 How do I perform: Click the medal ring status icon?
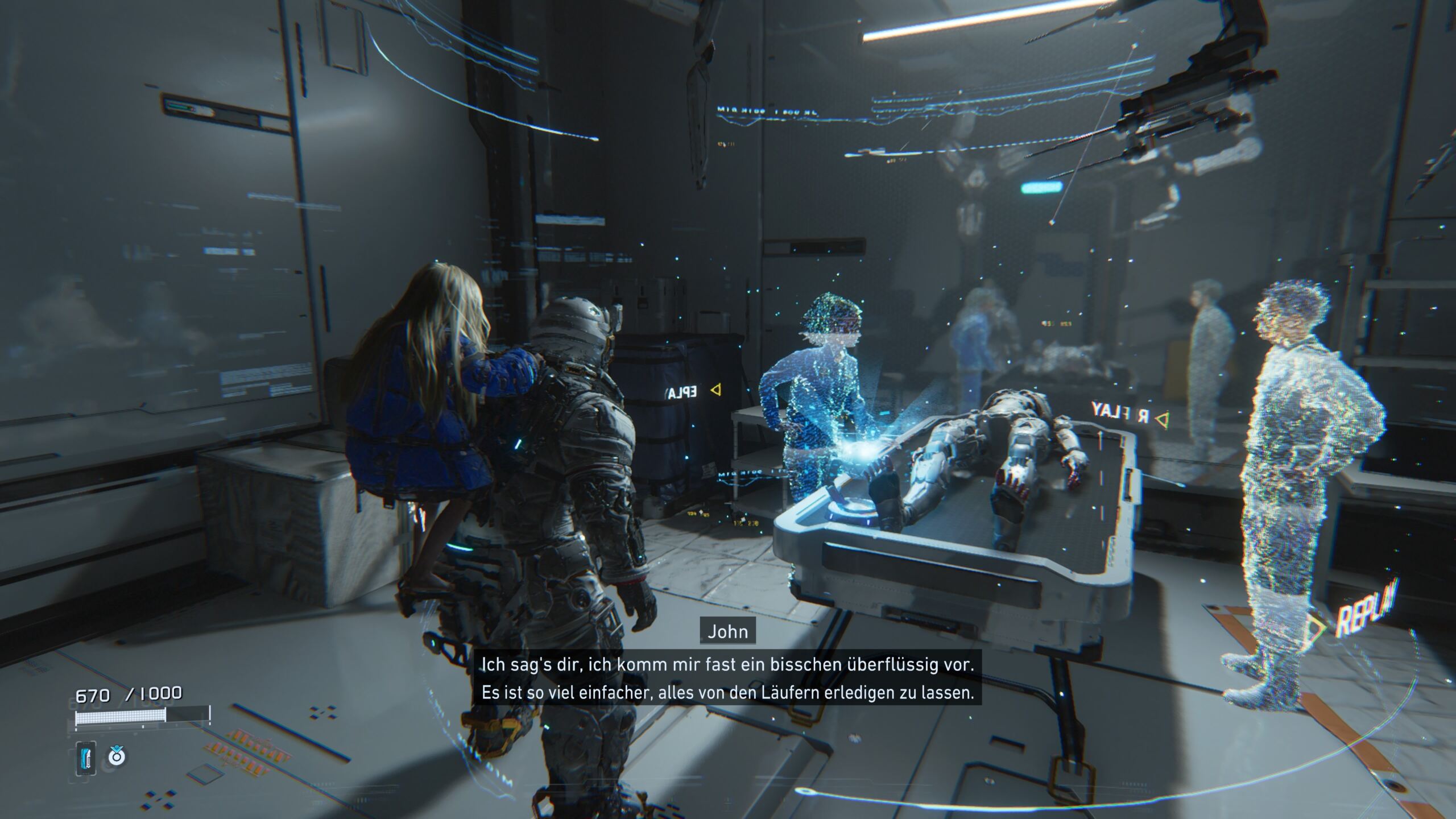(x=117, y=756)
